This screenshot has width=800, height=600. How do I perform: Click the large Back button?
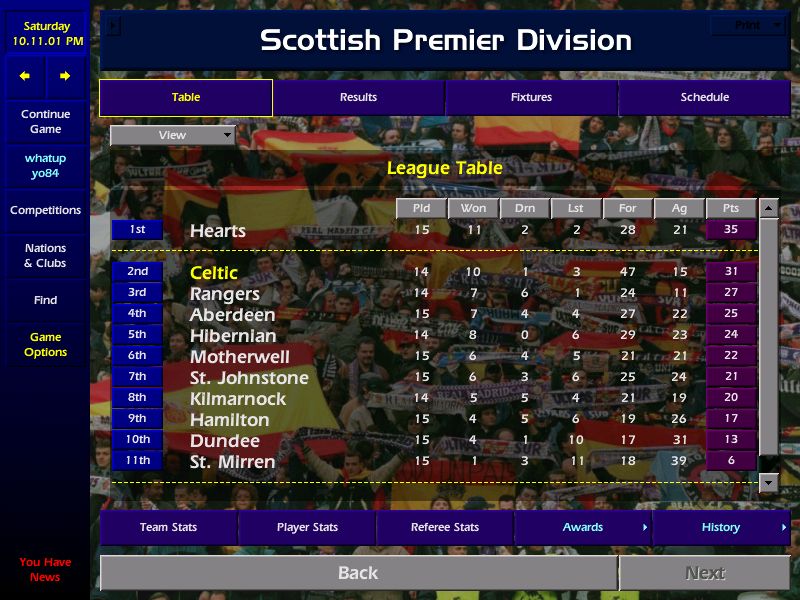tap(358, 573)
